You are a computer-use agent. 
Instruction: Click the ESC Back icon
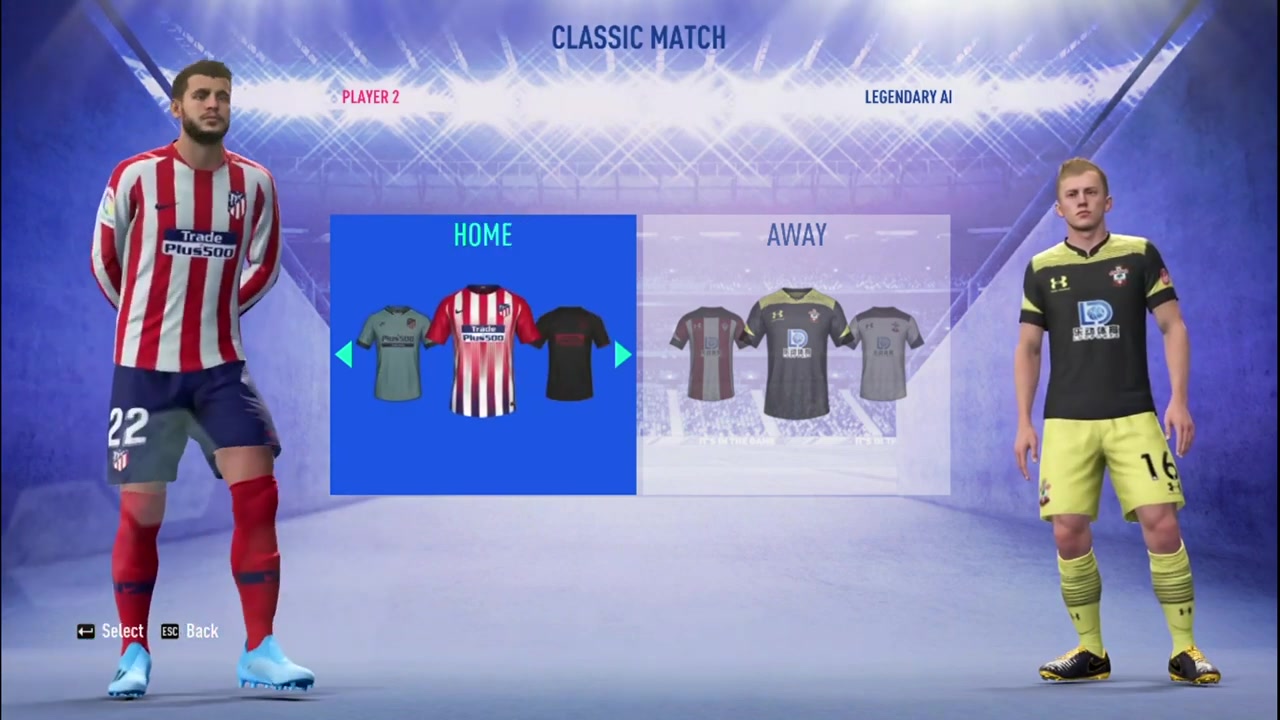(171, 631)
